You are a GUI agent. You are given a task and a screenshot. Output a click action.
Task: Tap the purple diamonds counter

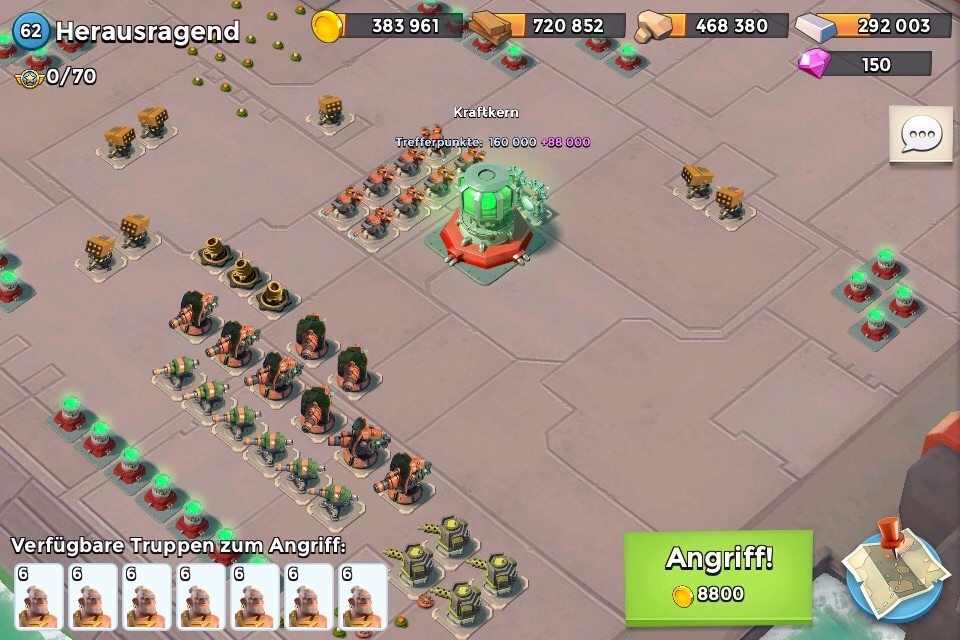(x=865, y=64)
